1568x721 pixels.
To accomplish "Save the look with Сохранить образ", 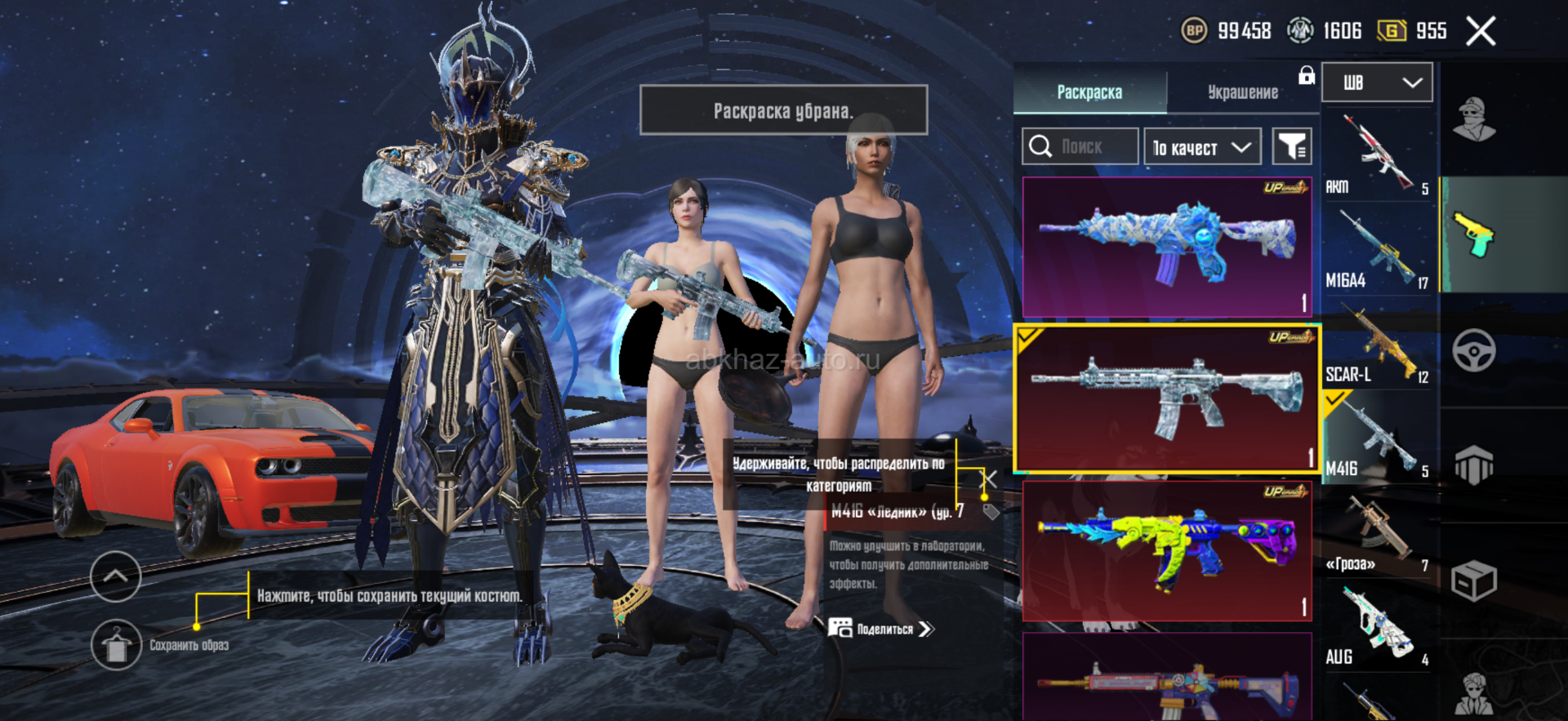I will pyautogui.click(x=117, y=645).
